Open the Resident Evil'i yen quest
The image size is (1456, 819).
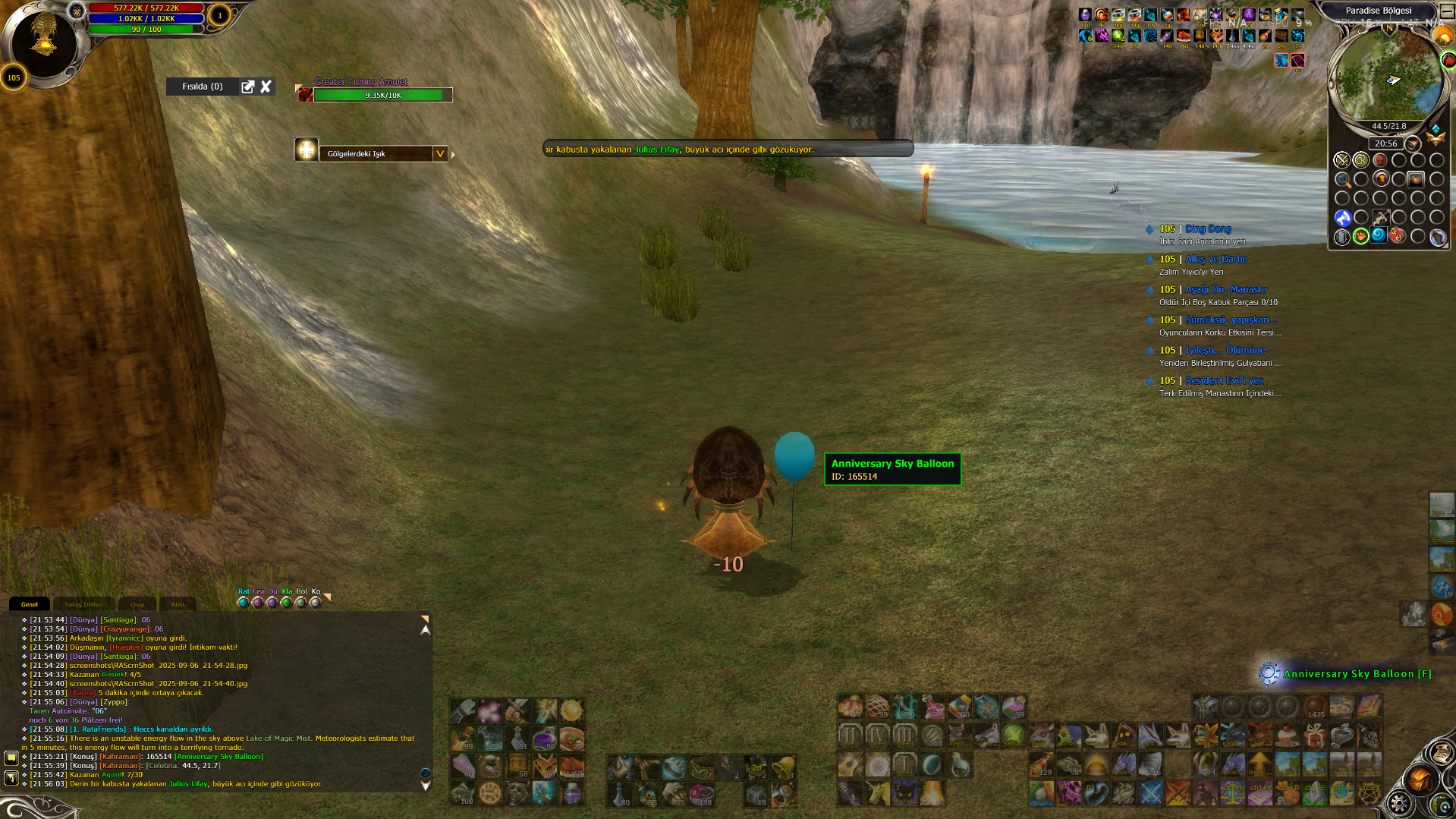point(1225,380)
